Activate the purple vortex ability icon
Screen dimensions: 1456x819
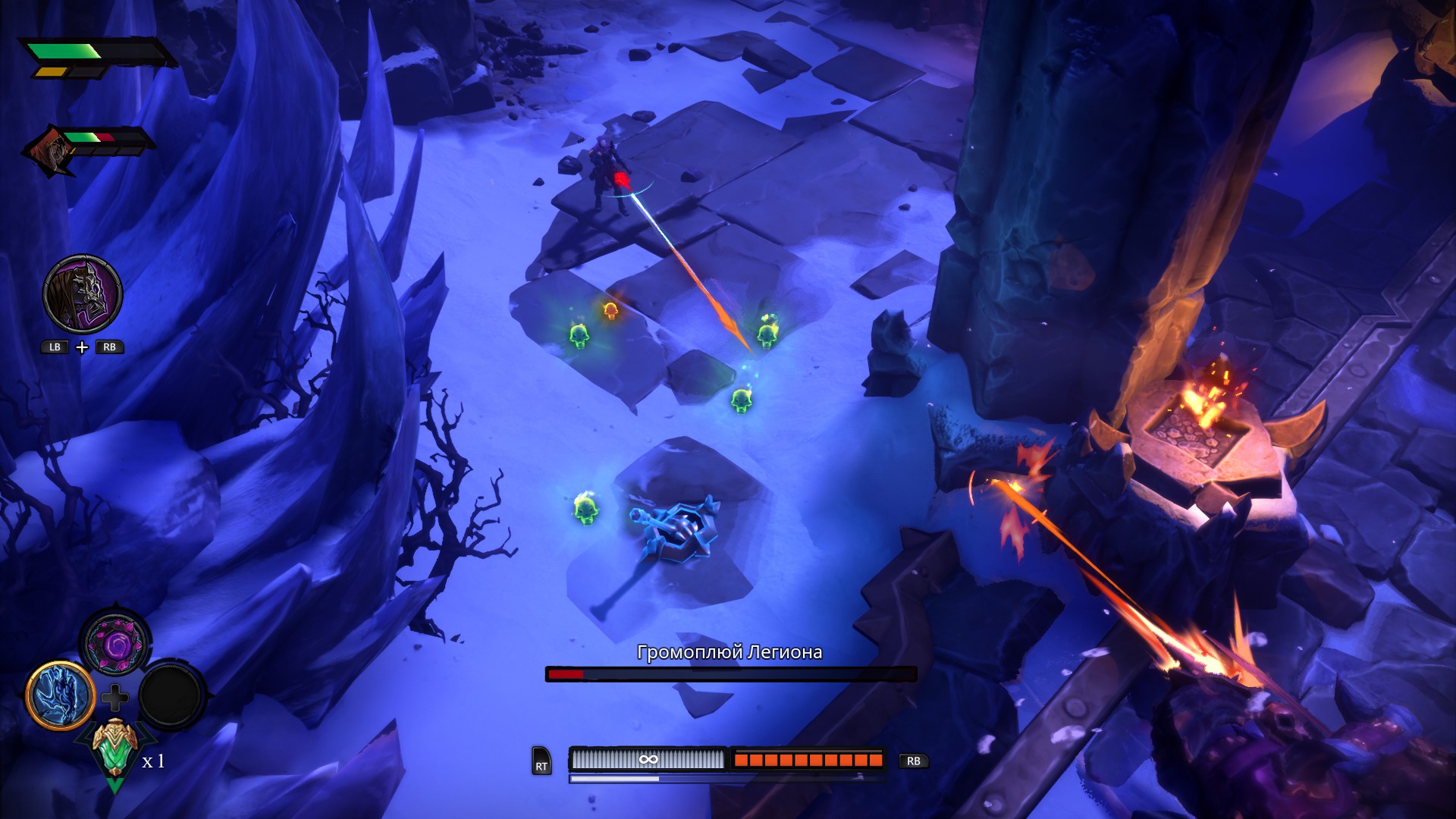116,645
